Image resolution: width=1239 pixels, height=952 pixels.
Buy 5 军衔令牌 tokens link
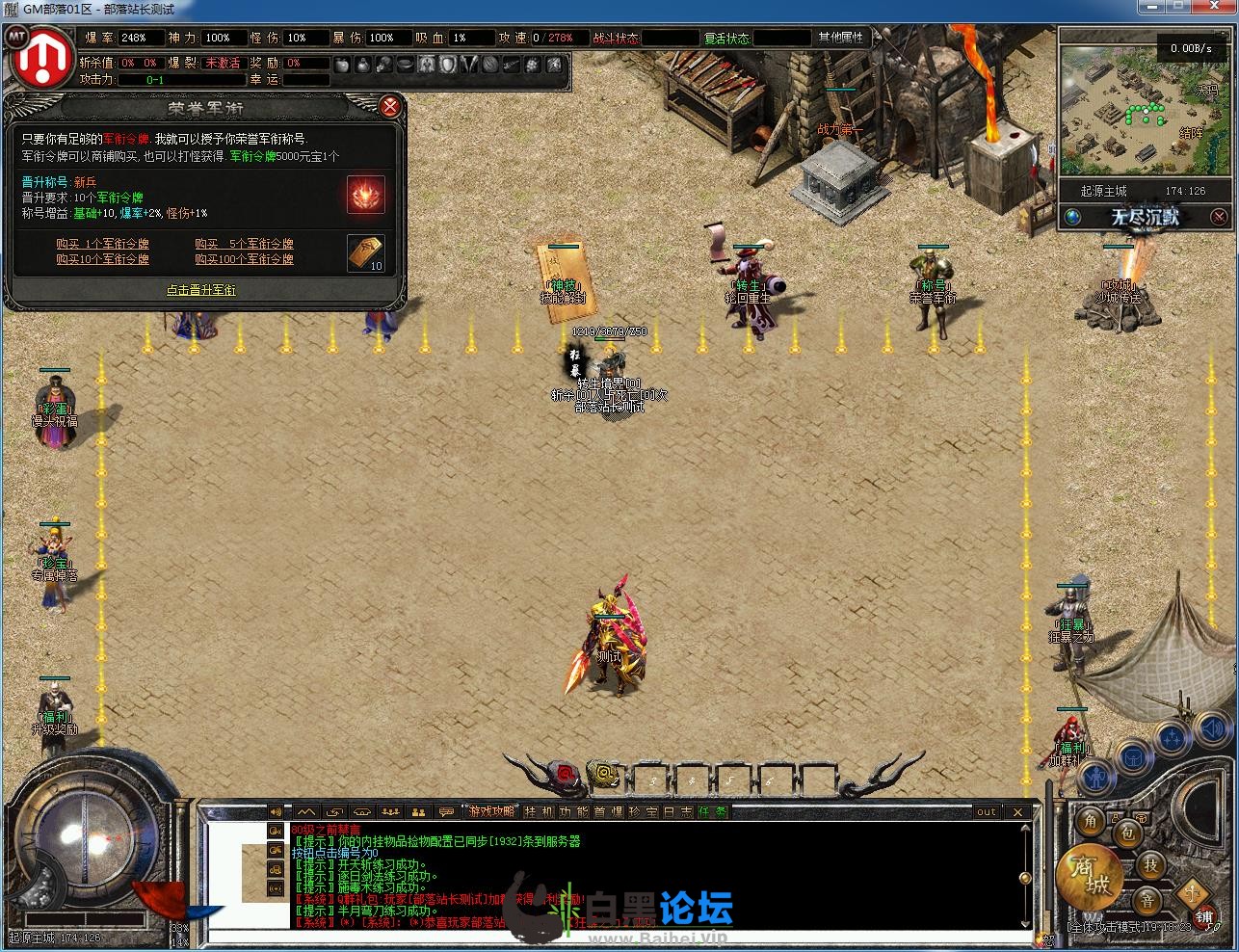tap(244, 245)
